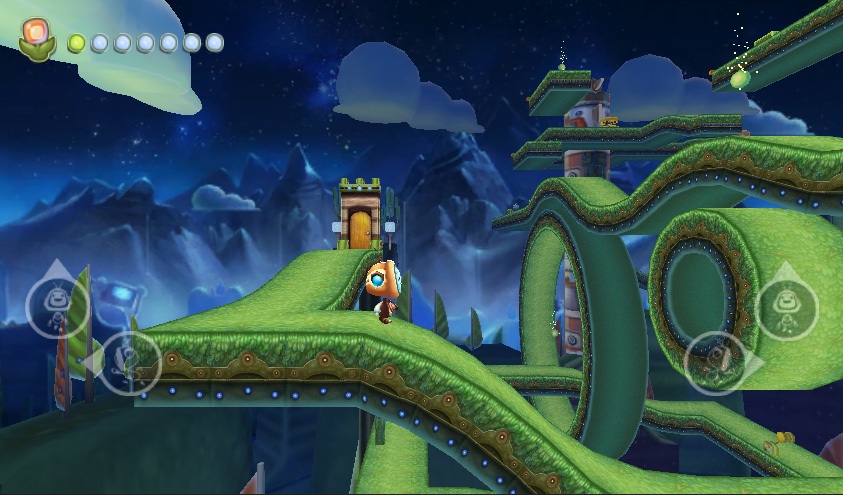Tap the move-right touch control button
The width and height of the screenshot is (843, 495).
pos(718,362)
